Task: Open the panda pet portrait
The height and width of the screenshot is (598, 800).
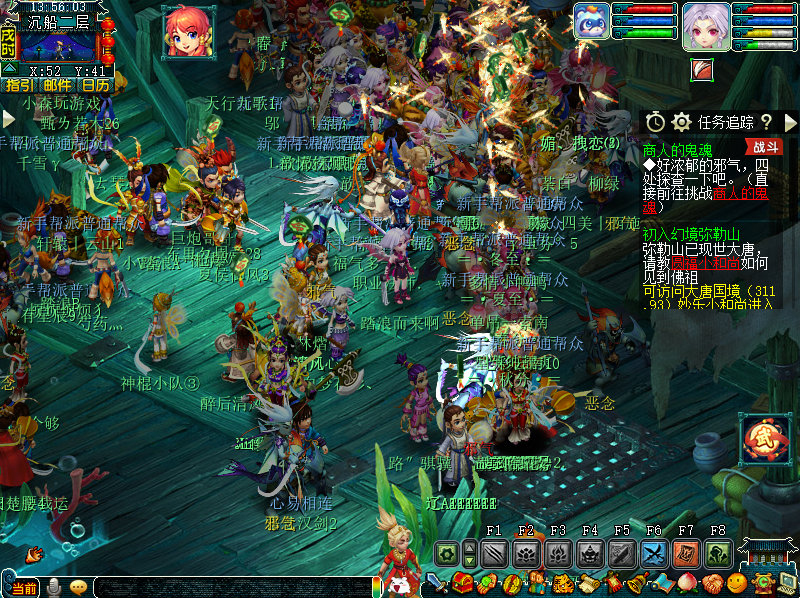Action: [590, 21]
